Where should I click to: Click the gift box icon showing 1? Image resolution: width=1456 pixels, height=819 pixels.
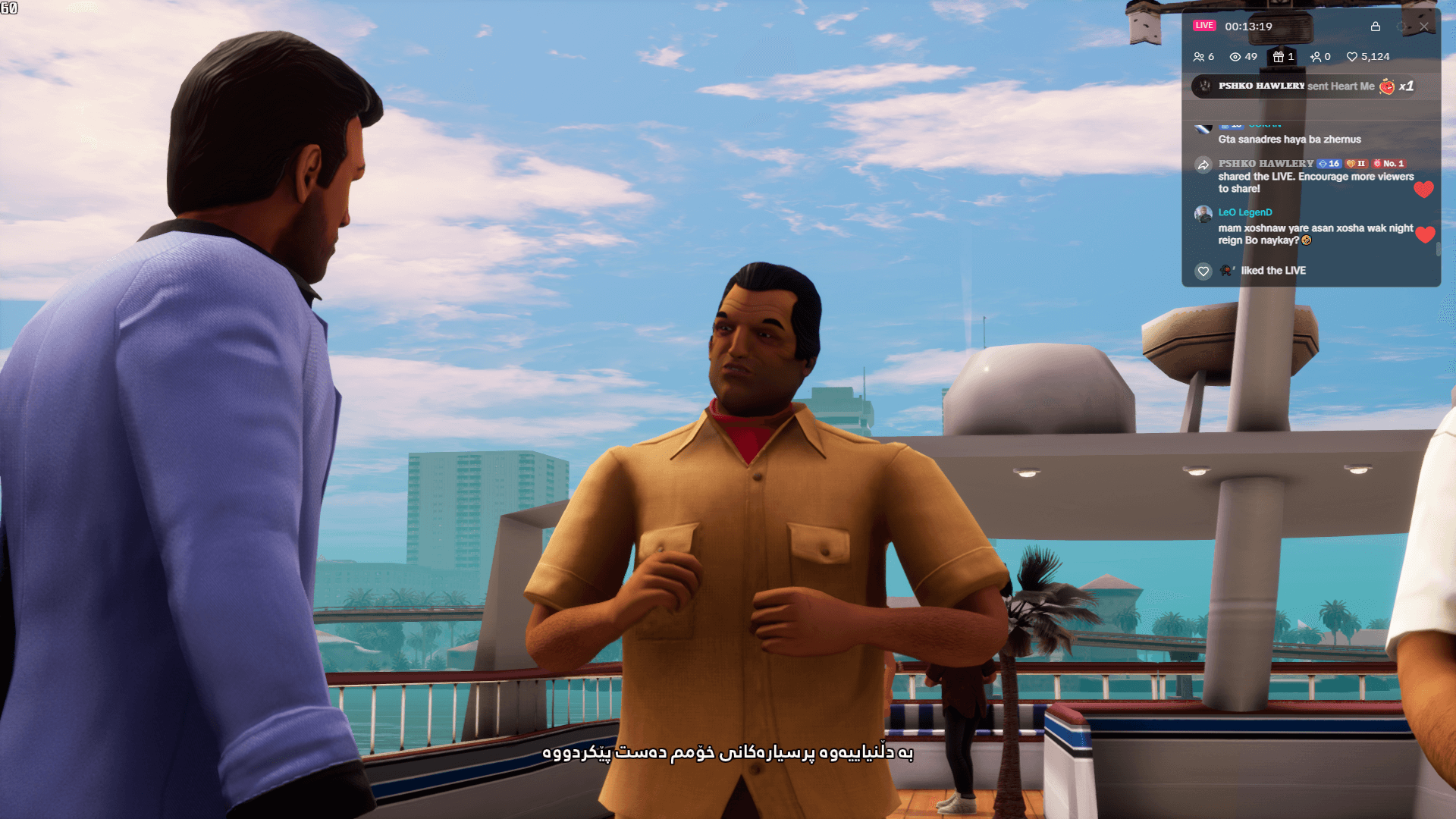point(1277,56)
